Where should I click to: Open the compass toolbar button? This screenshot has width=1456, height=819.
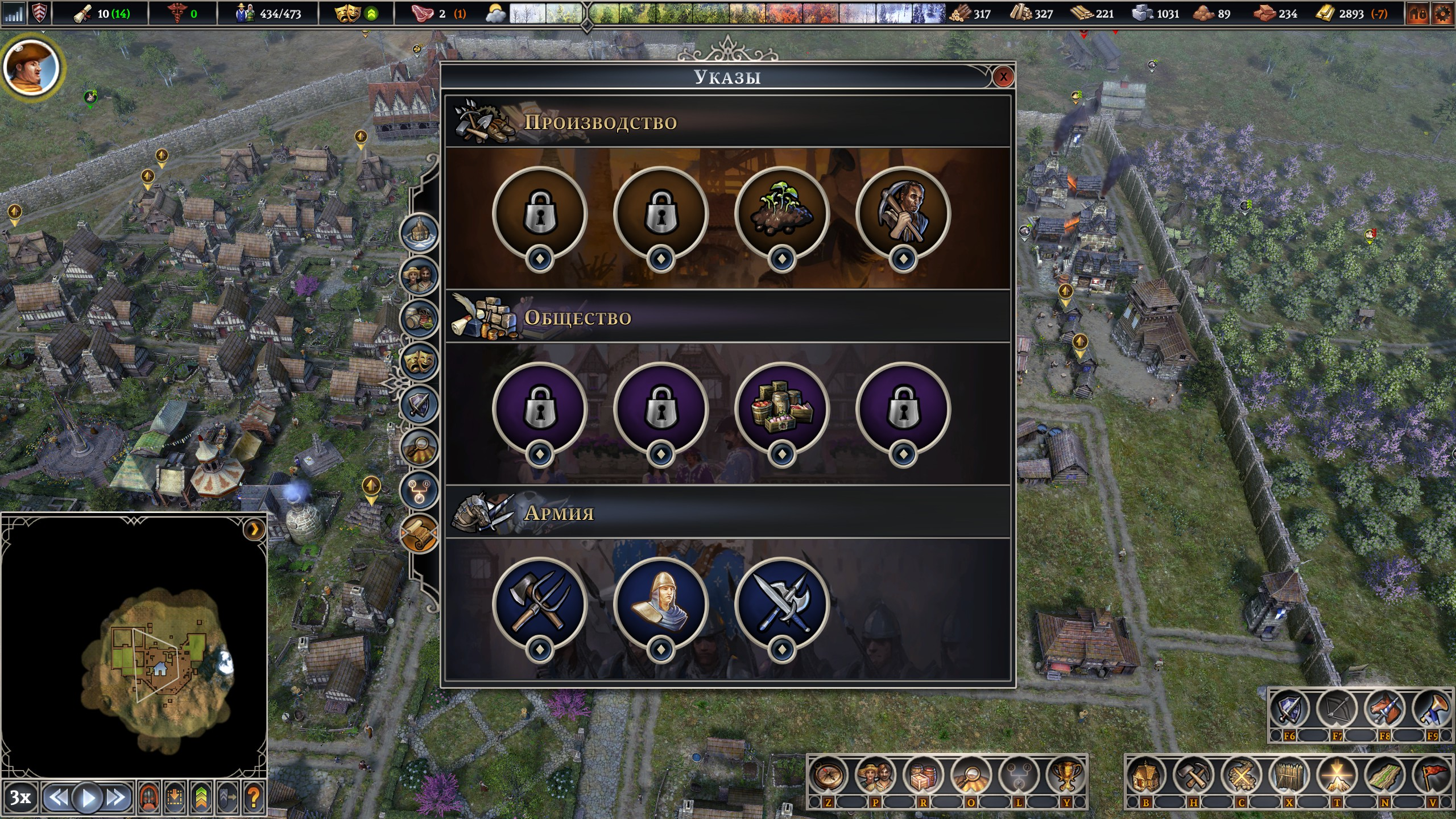pos(828,775)
